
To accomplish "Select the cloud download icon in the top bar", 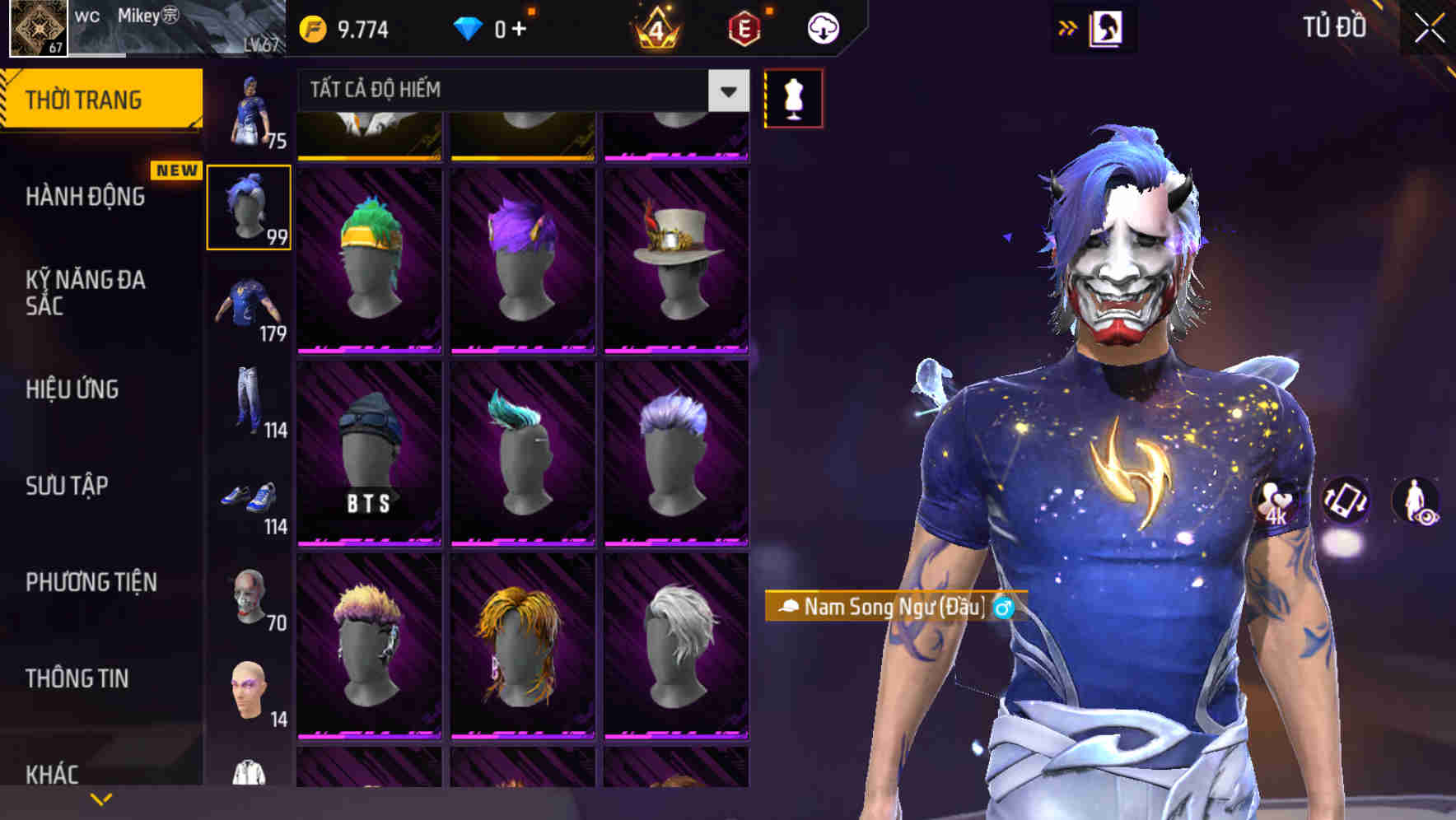I will [823, 27].
